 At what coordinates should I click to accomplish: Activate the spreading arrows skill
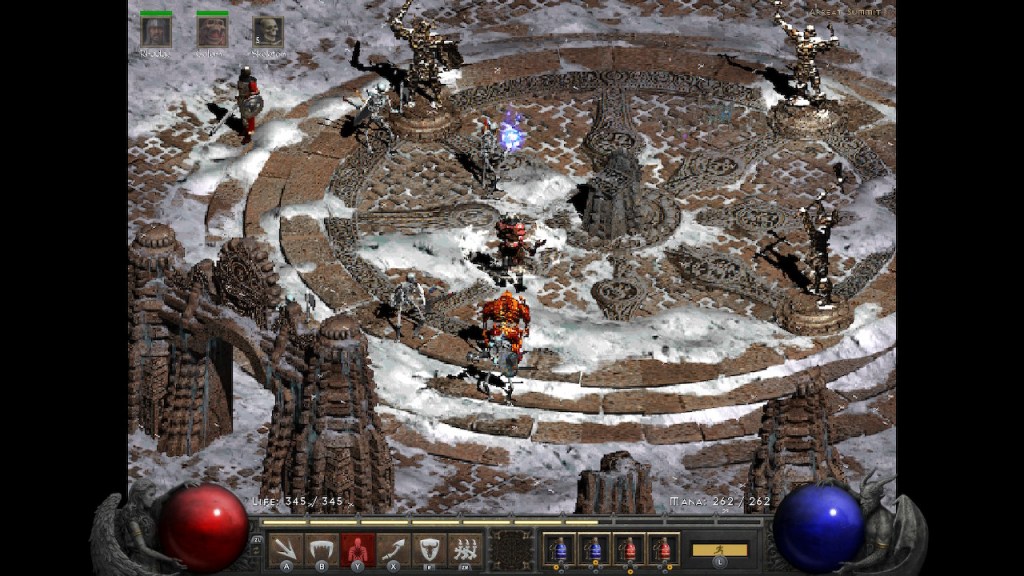tap(286, 549)
